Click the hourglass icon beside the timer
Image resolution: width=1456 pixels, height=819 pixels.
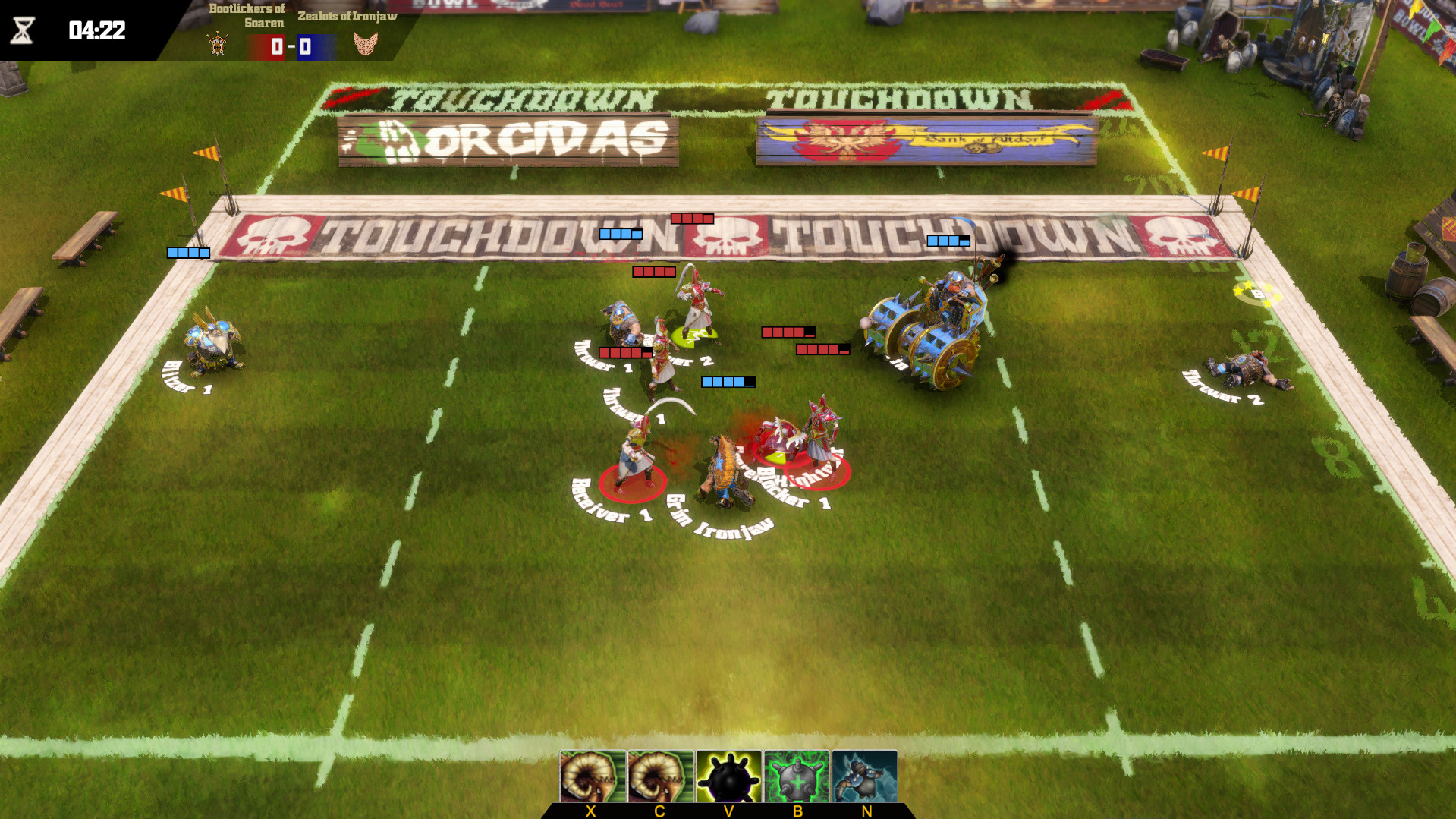[23, 32]
